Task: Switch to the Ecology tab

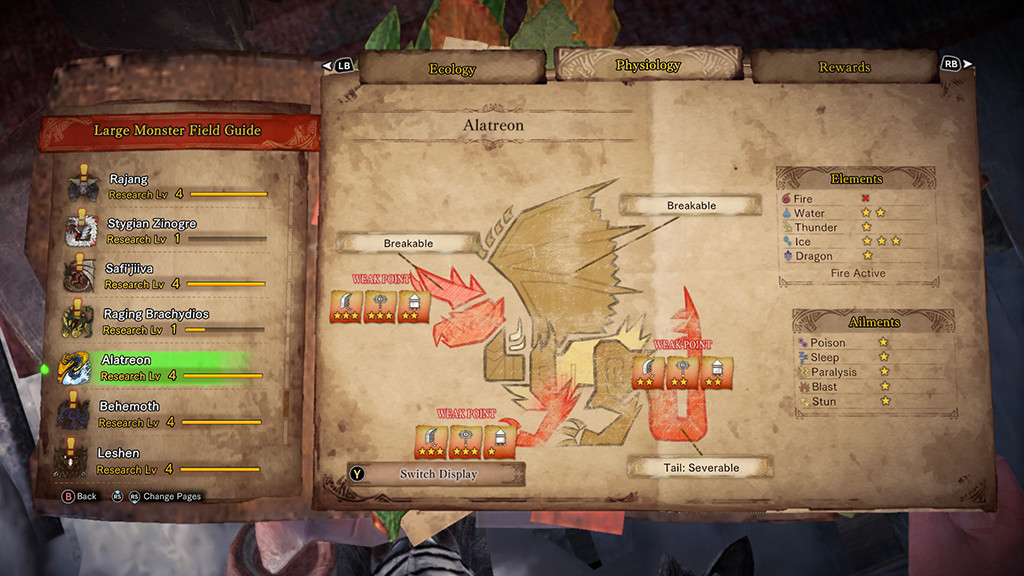Action: pos(452,69)
